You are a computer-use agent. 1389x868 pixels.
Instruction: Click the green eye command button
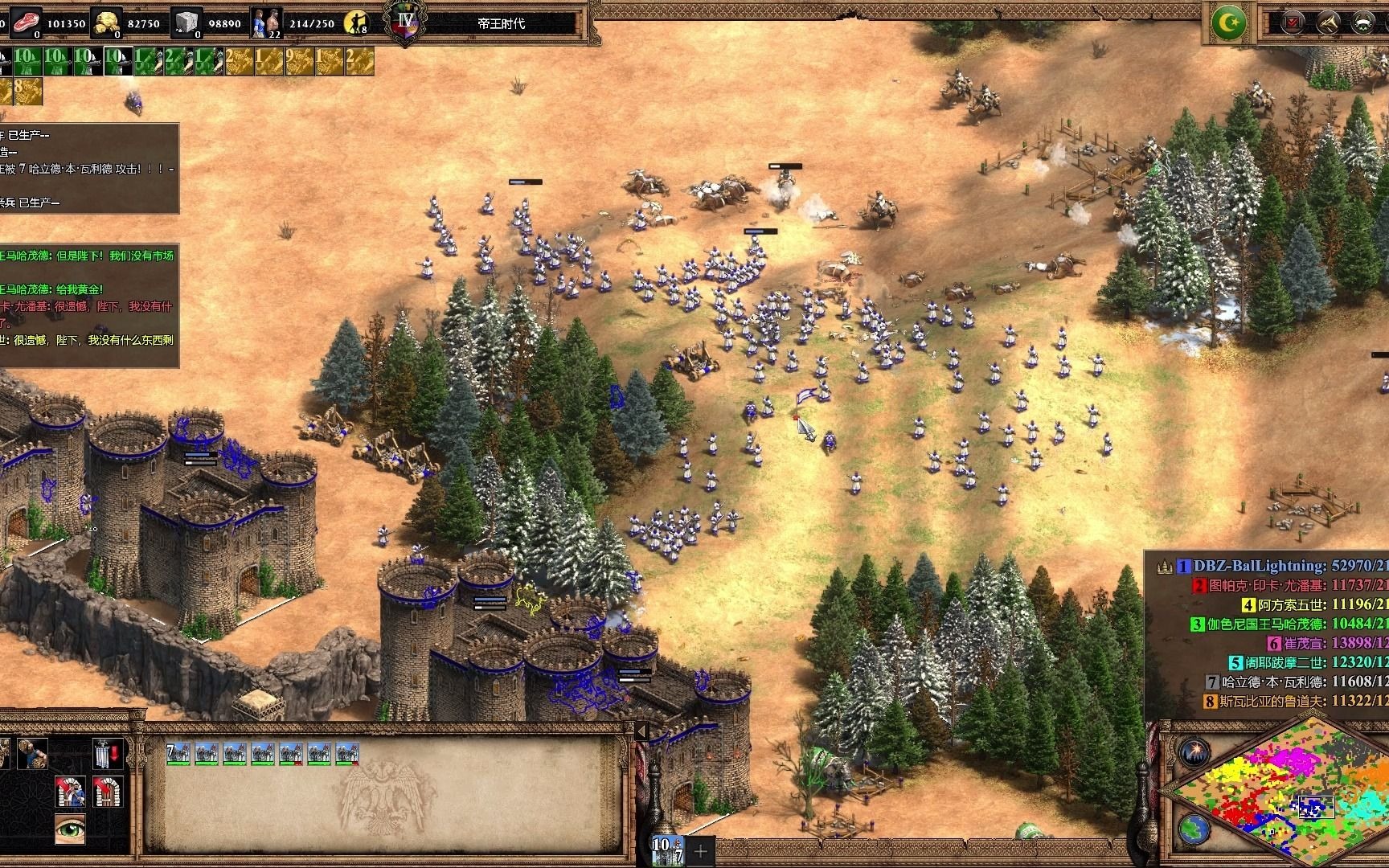pos(70,828)
